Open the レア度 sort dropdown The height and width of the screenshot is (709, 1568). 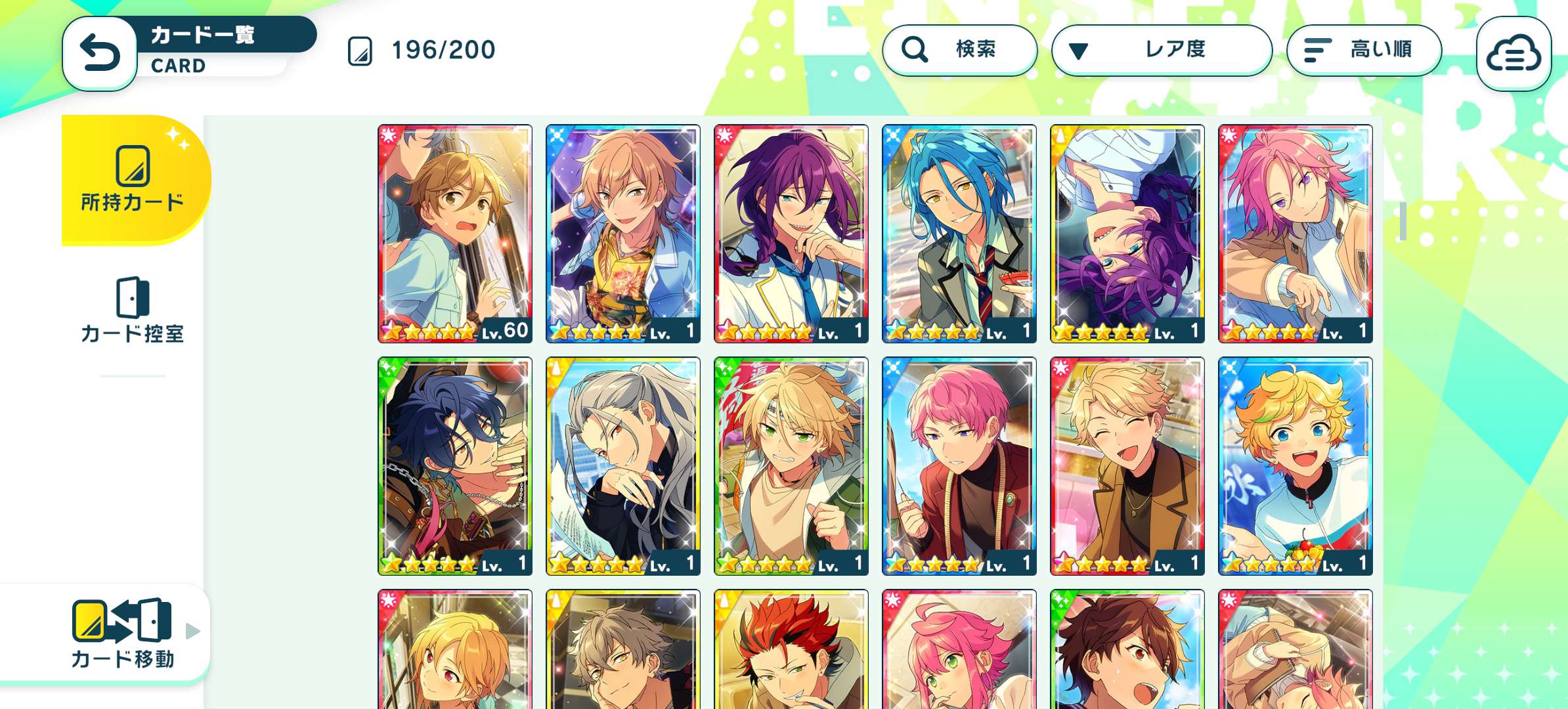(1161, 50)
